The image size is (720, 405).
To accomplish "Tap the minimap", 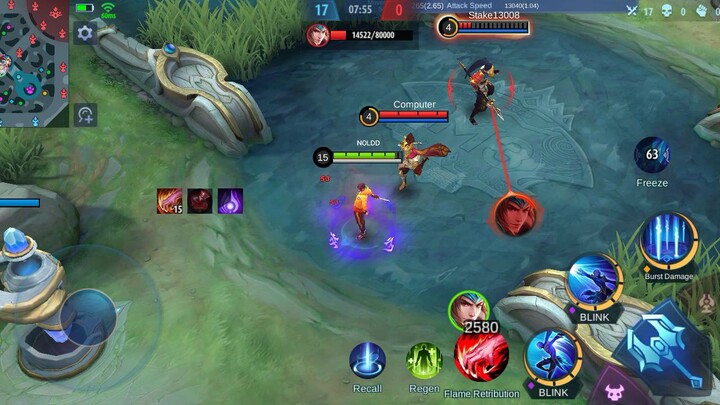I will tap(33, 63).
